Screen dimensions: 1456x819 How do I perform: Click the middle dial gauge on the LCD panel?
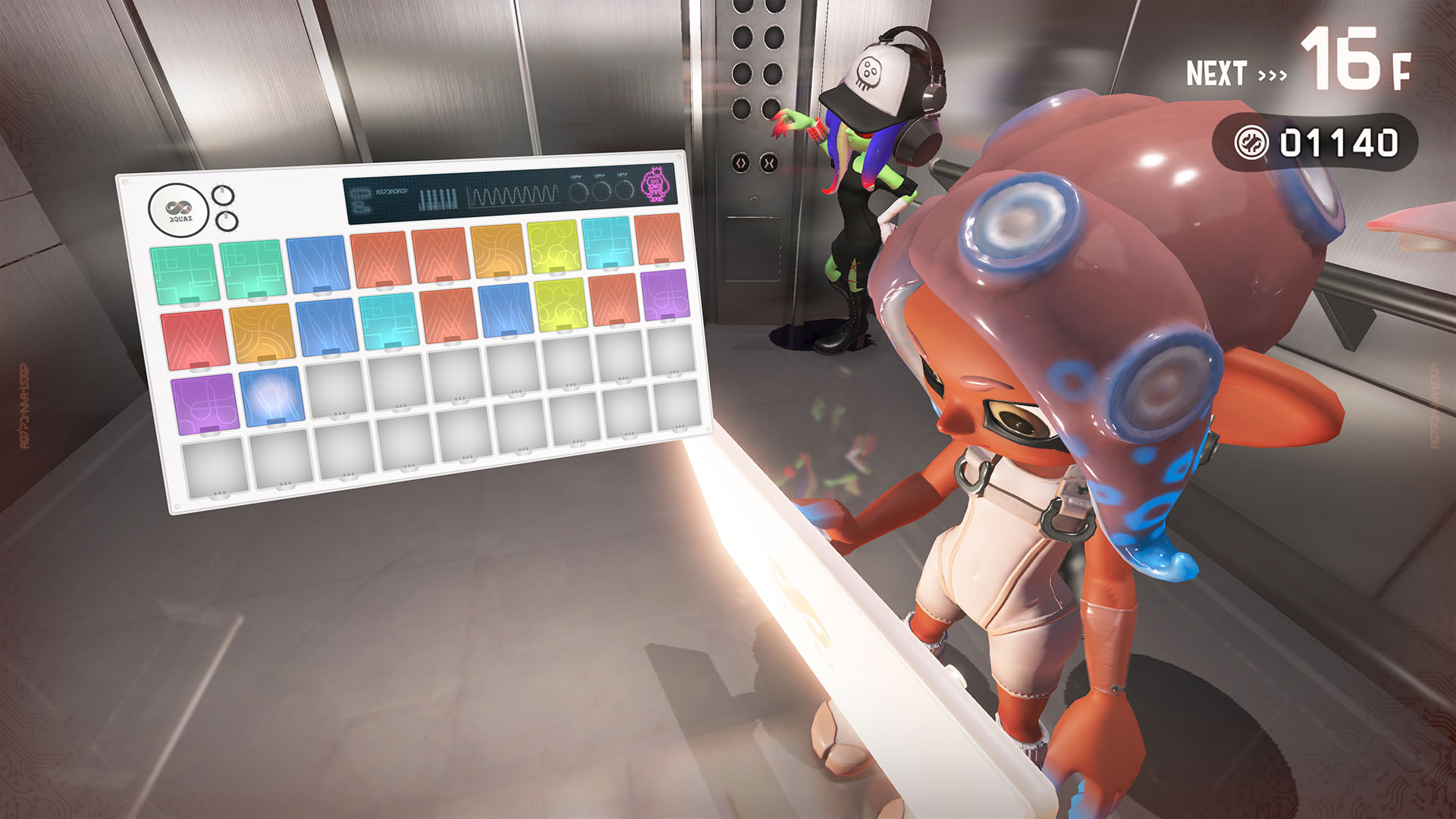click(x=602, y=192)
